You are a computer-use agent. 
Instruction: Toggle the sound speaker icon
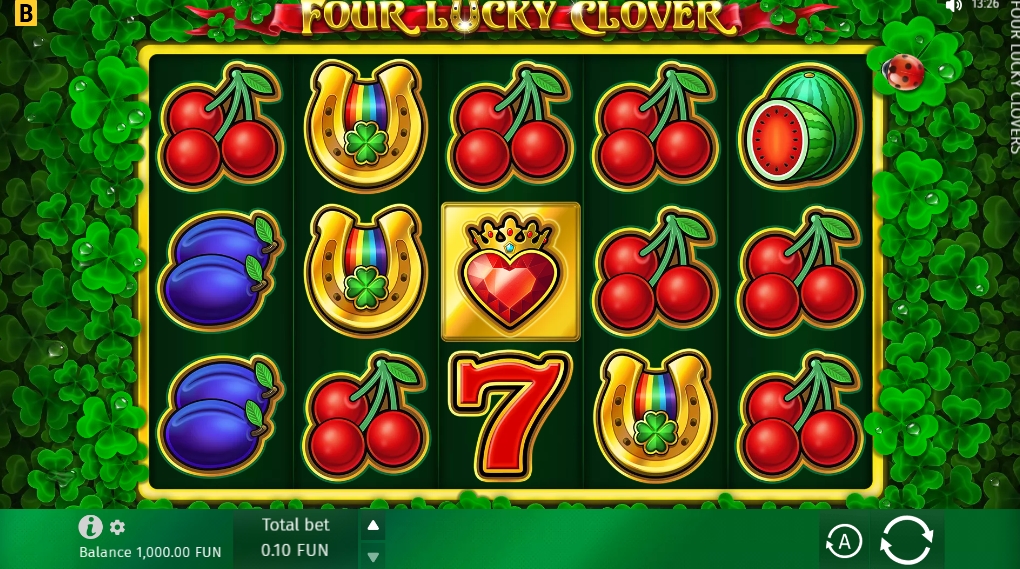(x=953, y=5)
